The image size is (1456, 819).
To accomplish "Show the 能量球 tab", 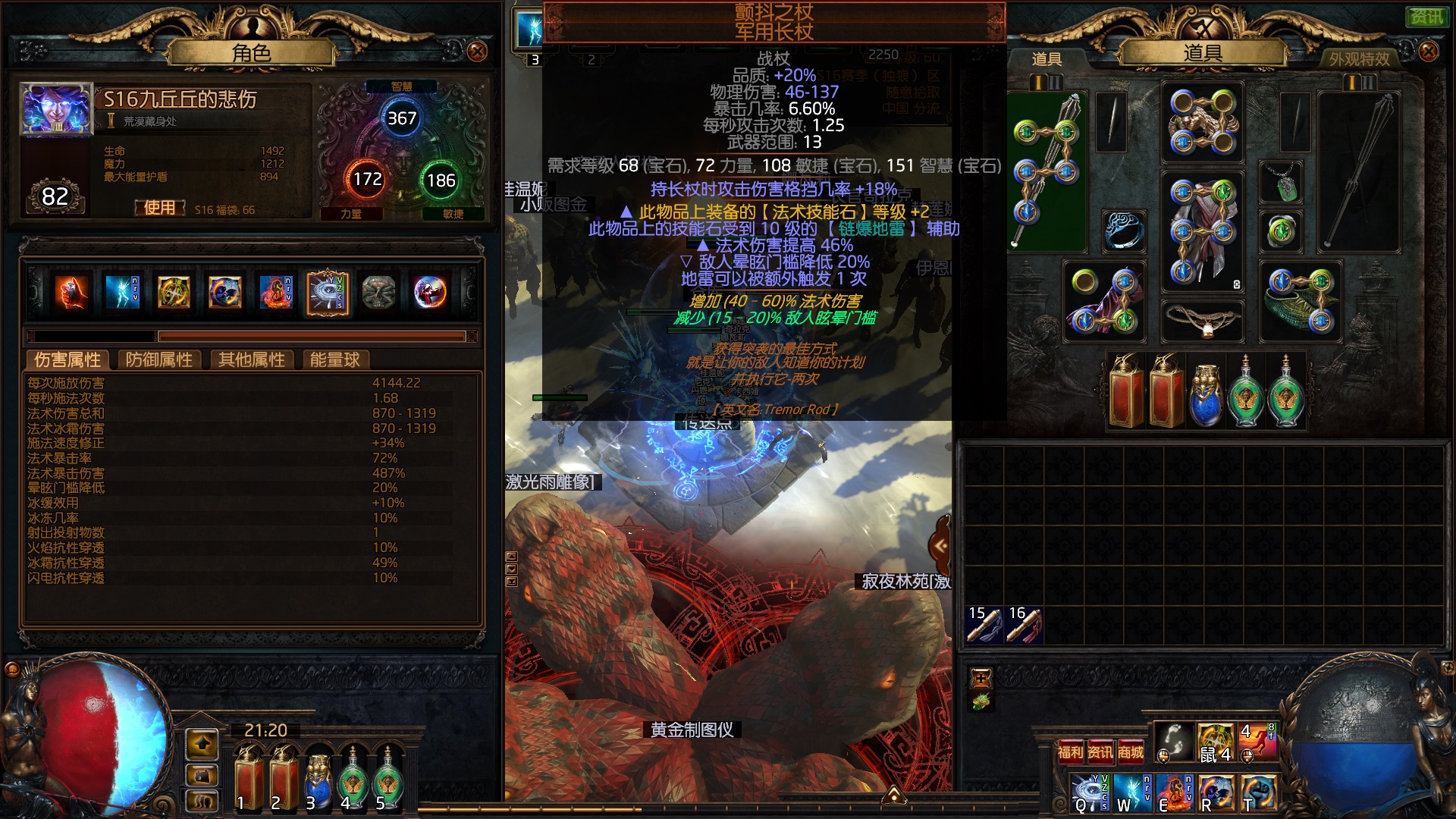I will [x=334, y=359].
